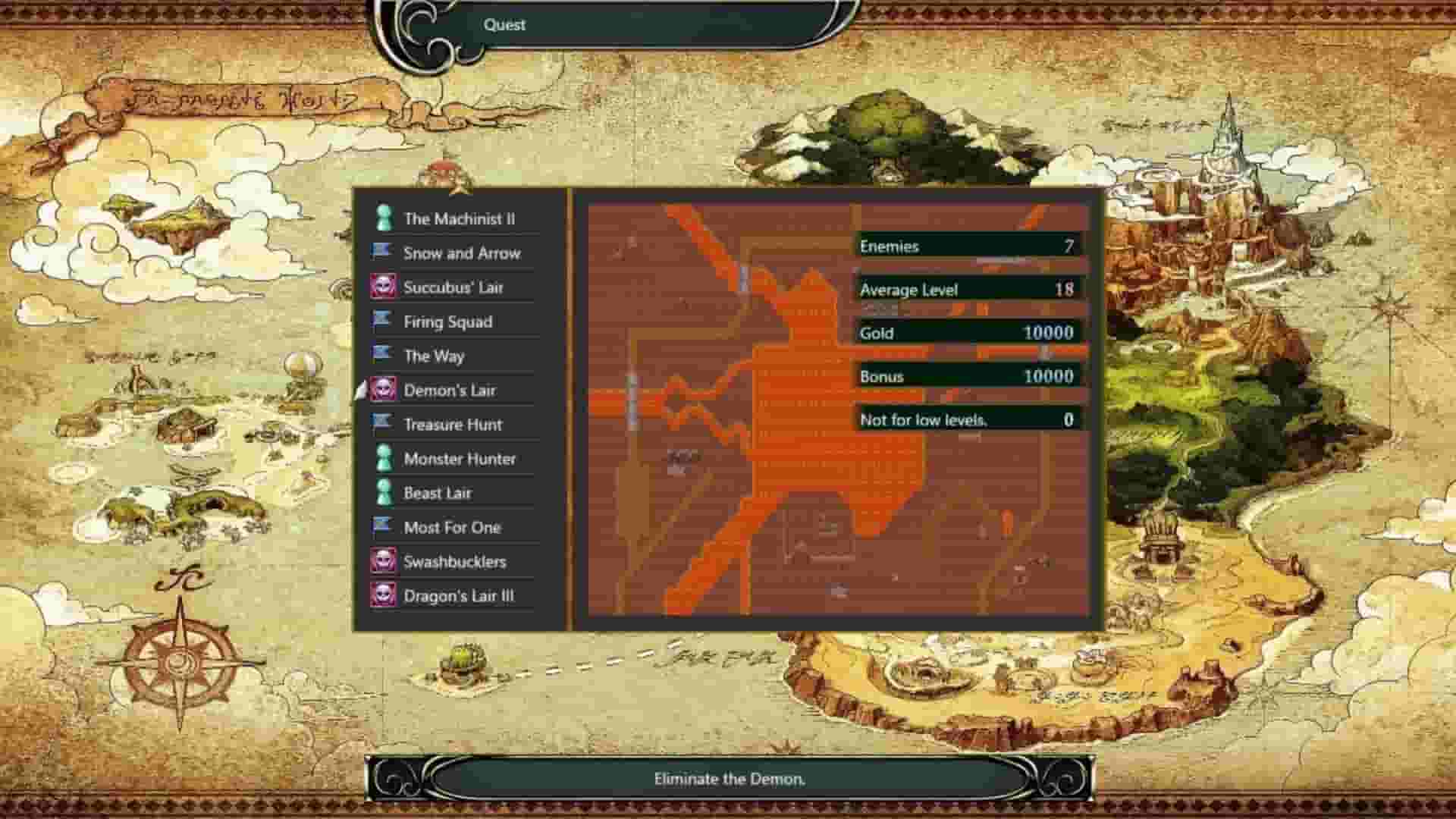Select the skull icon beside Succubus' Lair
Image resolution: width=1456 pixels, height=819 pixels.
pyautogui.click(x=386, y=287)
